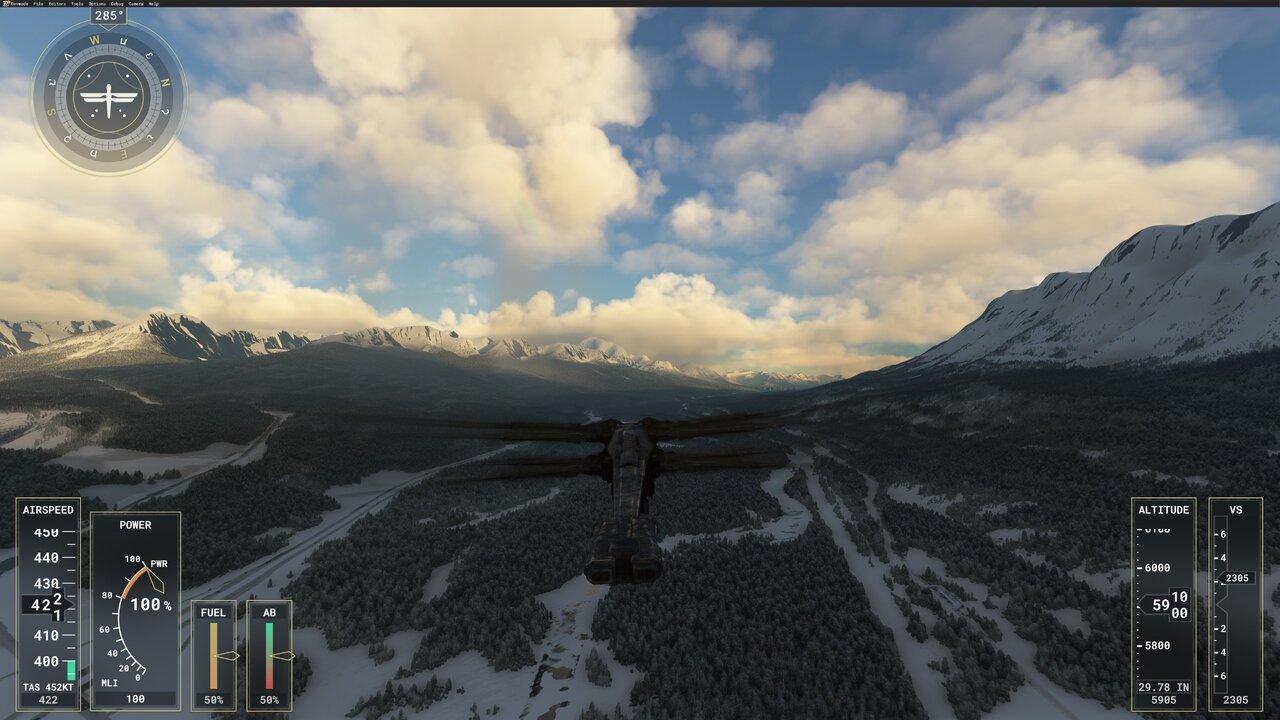This screenshot has width=1280, height=720.
Task: Open the Tools menu
Action: (77, 4)
